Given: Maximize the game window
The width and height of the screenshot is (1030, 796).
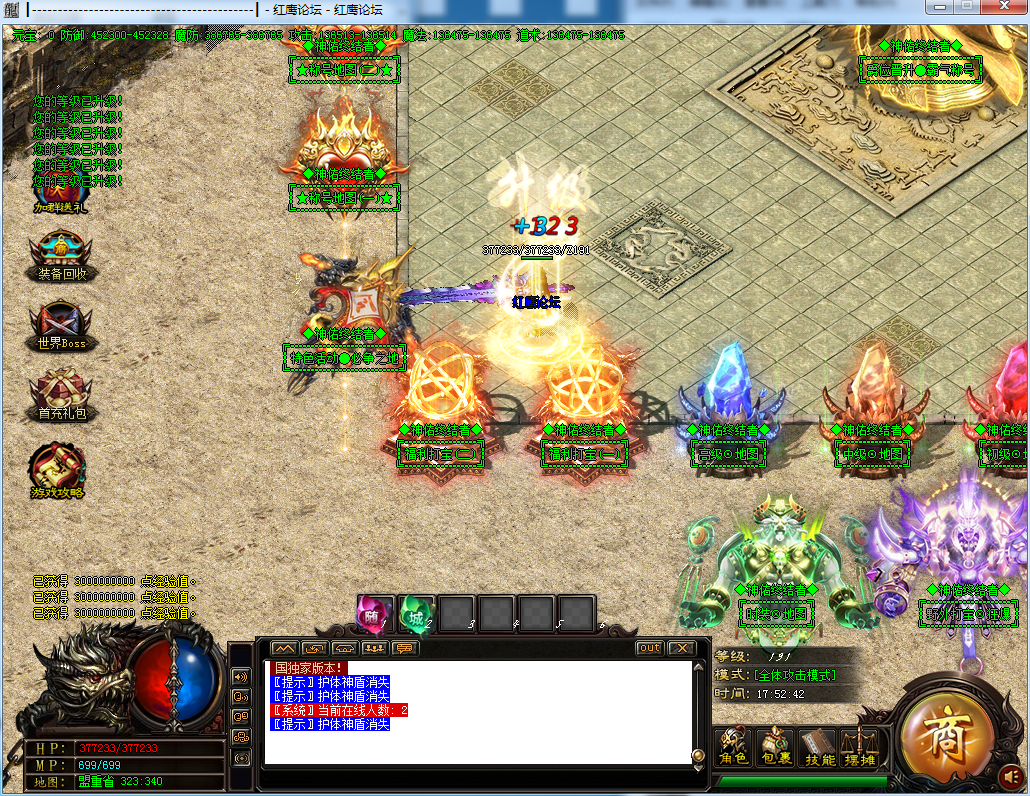Looking at the screenshot, I should (x=967, y=7).
